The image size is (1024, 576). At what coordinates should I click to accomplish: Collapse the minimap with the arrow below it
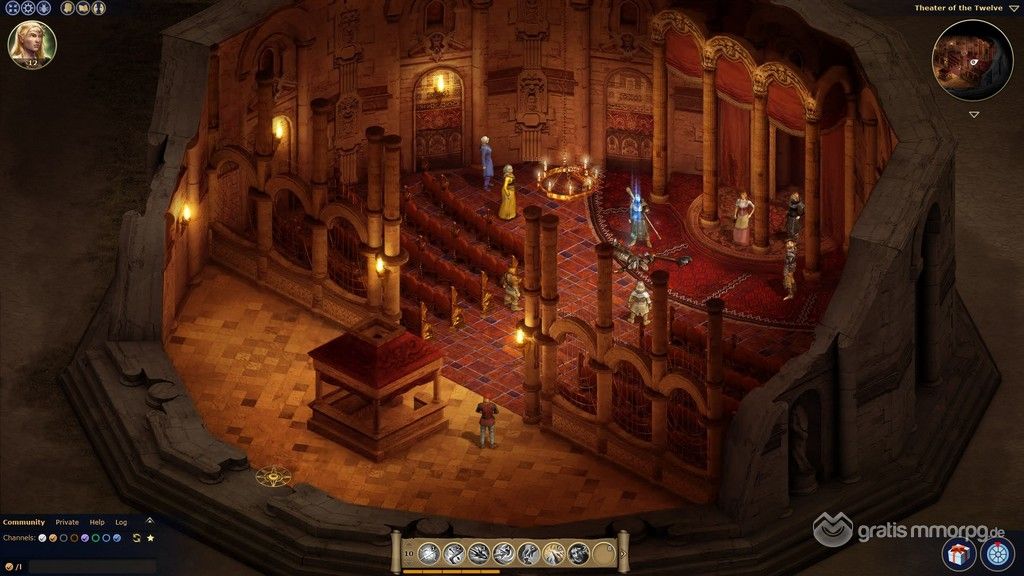point(974,114)
